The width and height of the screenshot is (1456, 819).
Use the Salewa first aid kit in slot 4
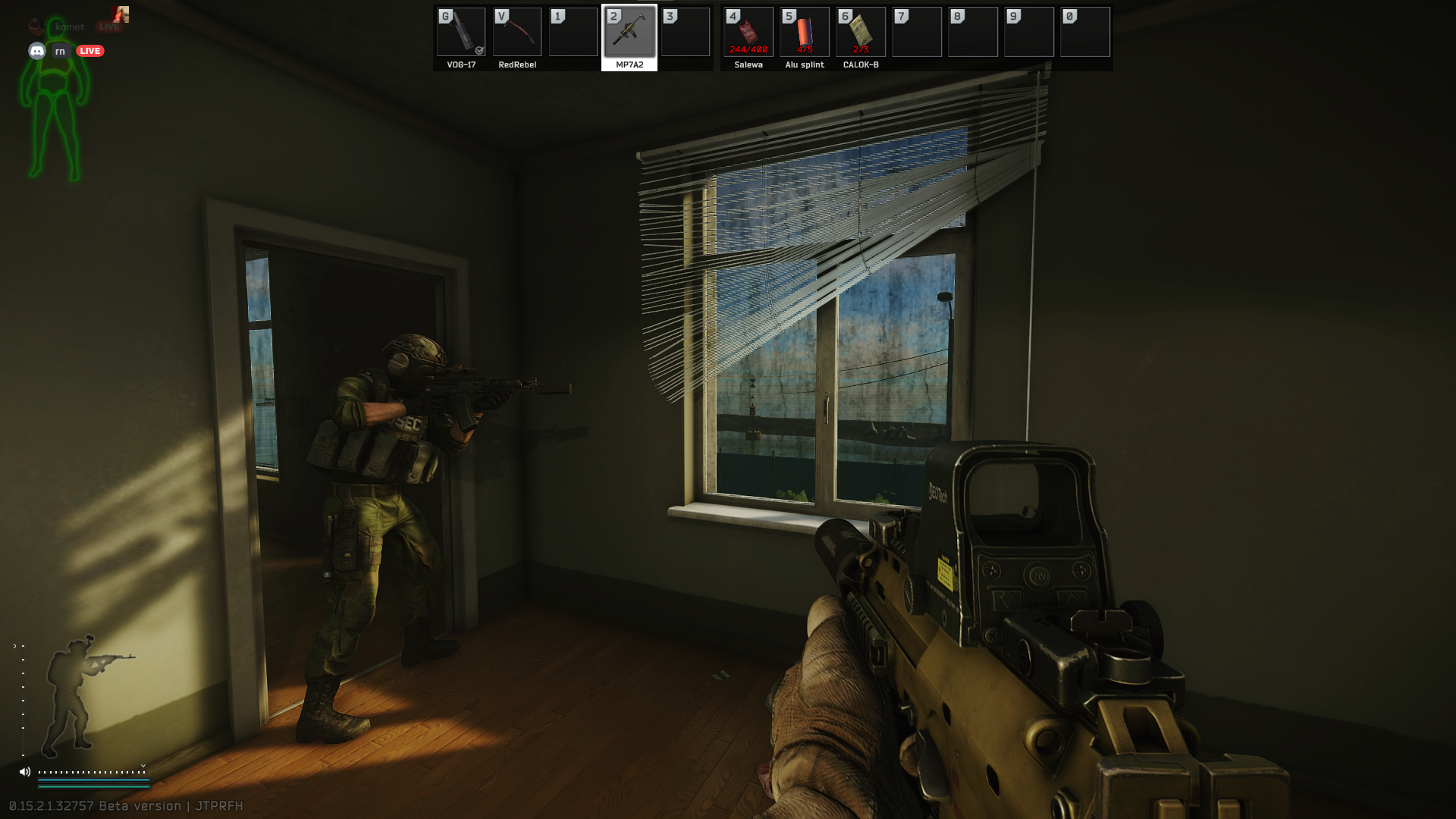click(748, 32)
